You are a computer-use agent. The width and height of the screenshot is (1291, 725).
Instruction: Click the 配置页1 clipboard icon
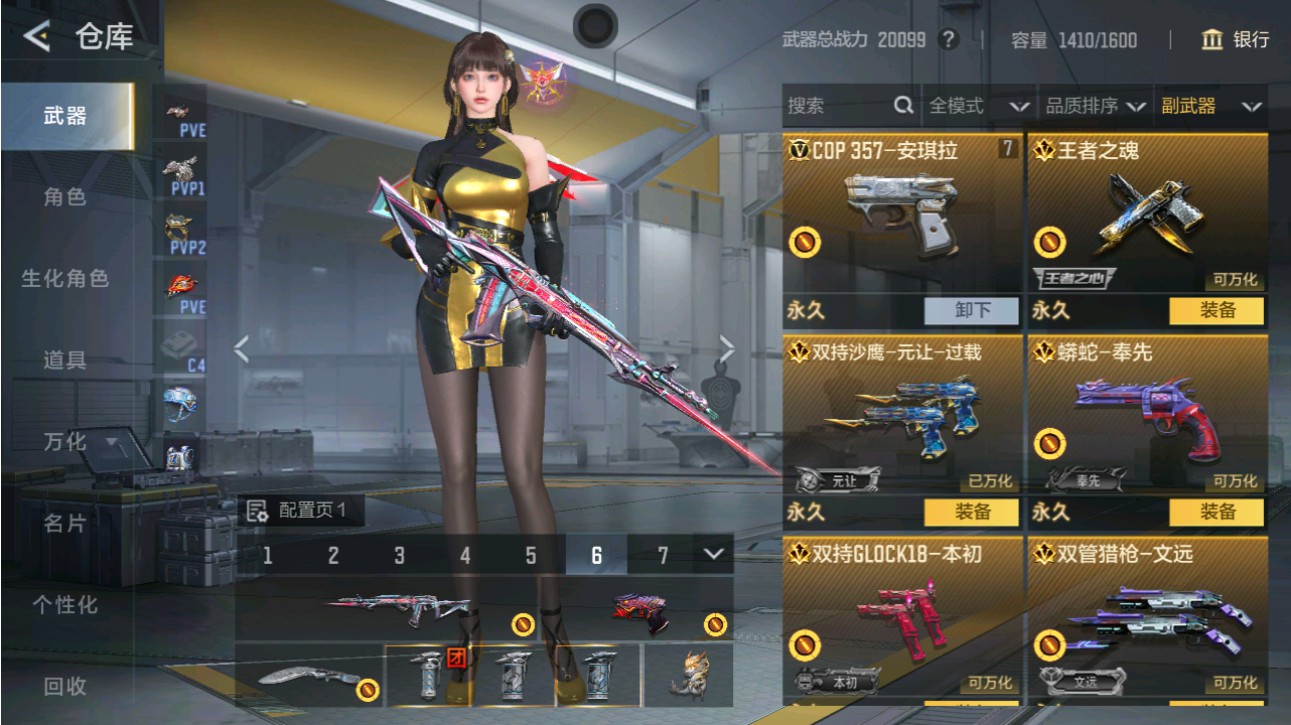257,511
